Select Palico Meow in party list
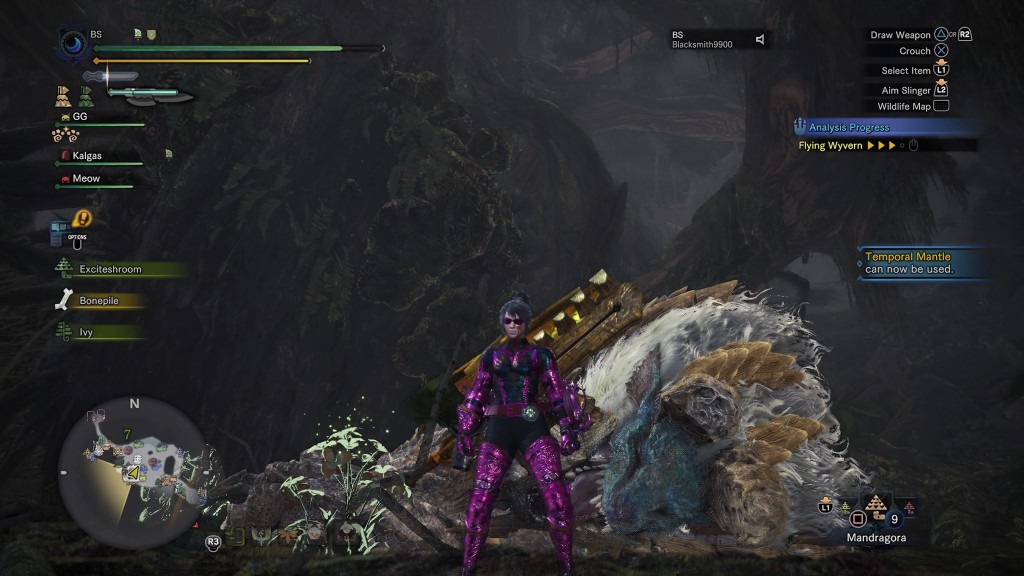Image resolution: width=1024 pixels, height=576 pixels. (86, 179)
